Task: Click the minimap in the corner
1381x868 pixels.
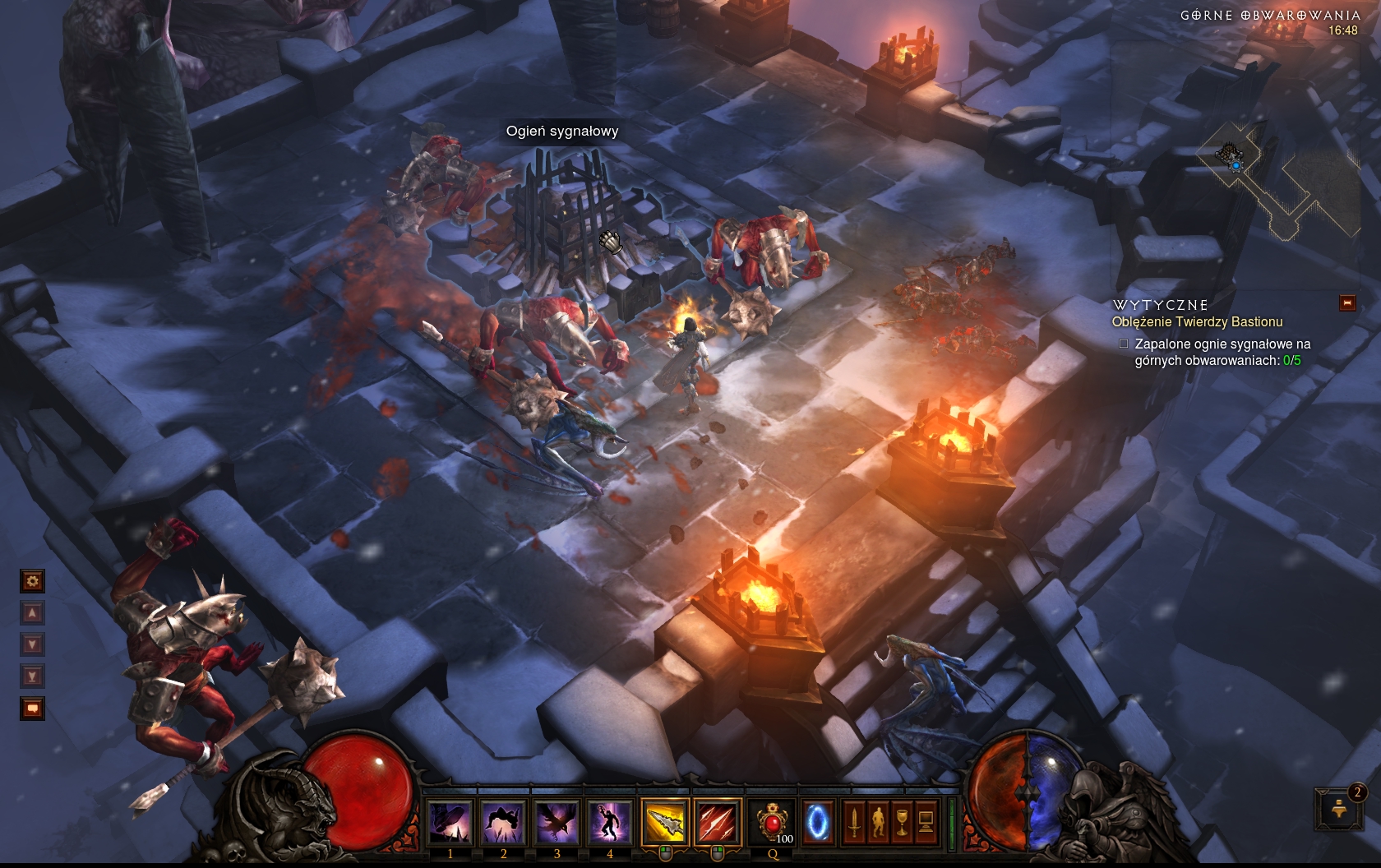Action: pos(1278,181)
